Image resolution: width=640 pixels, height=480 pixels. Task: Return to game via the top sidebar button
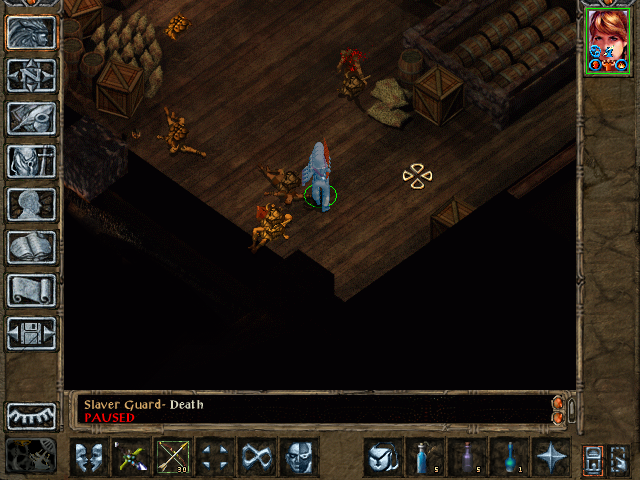[32, 32]
